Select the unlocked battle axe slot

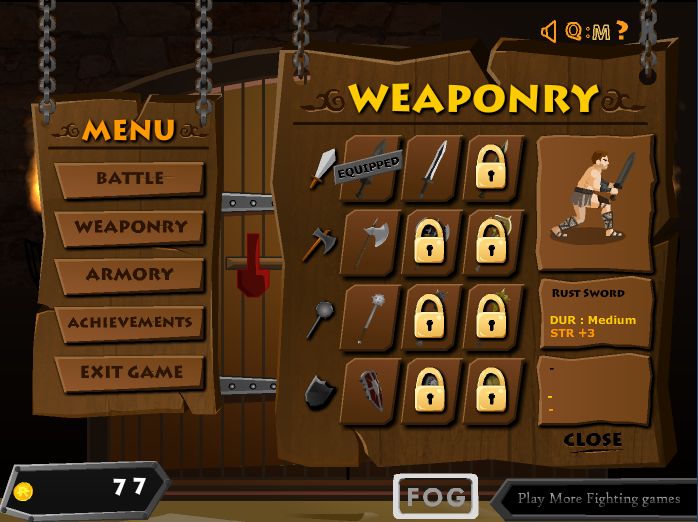tap(371, 241)
